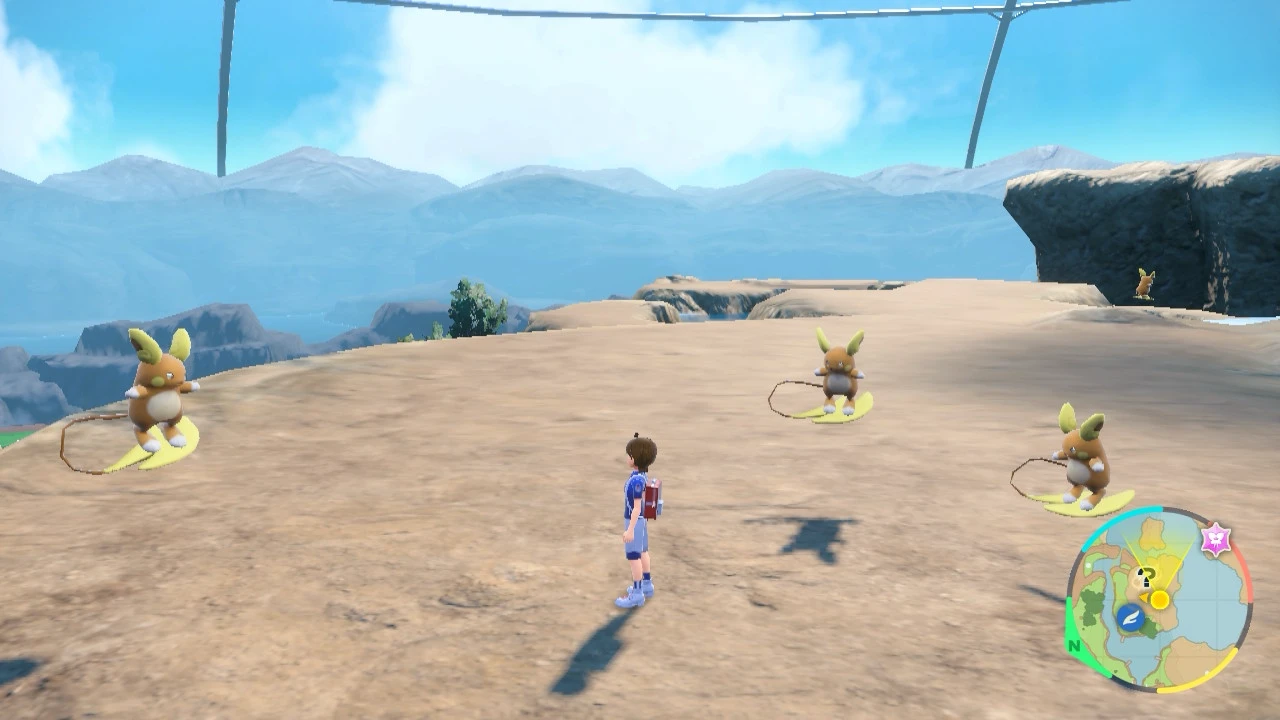
Task: Select the question mark marker on minimap
Action: click(x=1147, y=576)
